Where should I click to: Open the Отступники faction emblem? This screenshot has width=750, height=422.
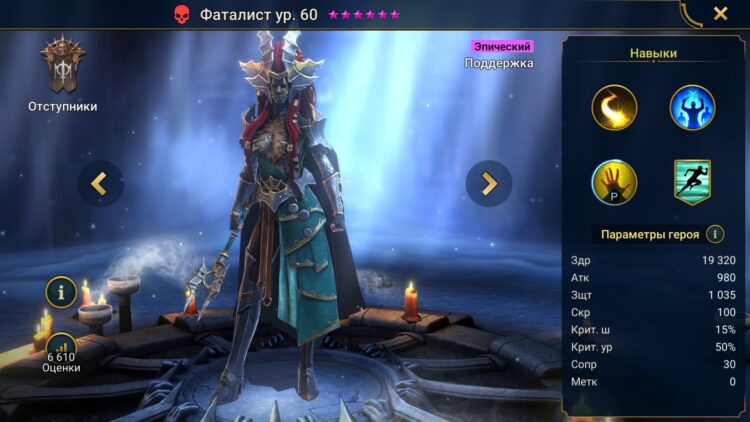pyautogui.click(x=62, y=67)
